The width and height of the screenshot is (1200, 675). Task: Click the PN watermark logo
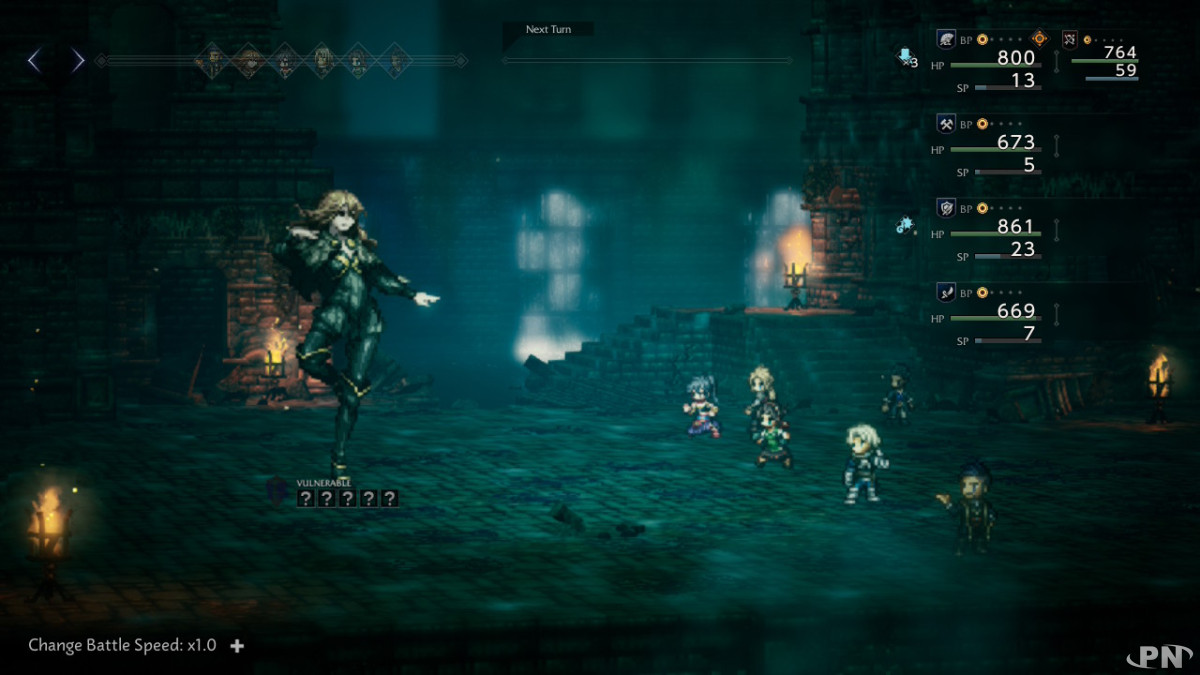(x=1158, y=655)
